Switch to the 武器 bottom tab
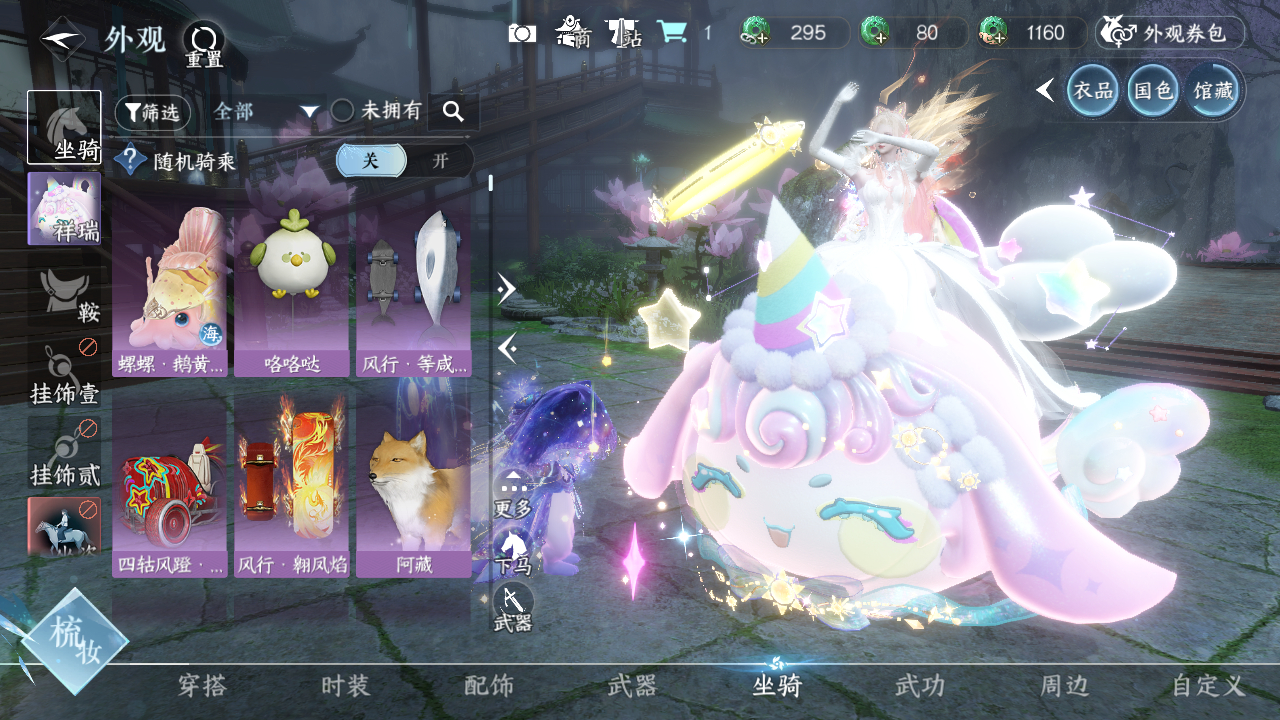The height and width of the screenshot is (720, 1280). pyautogui.click(x=632, y=686)
